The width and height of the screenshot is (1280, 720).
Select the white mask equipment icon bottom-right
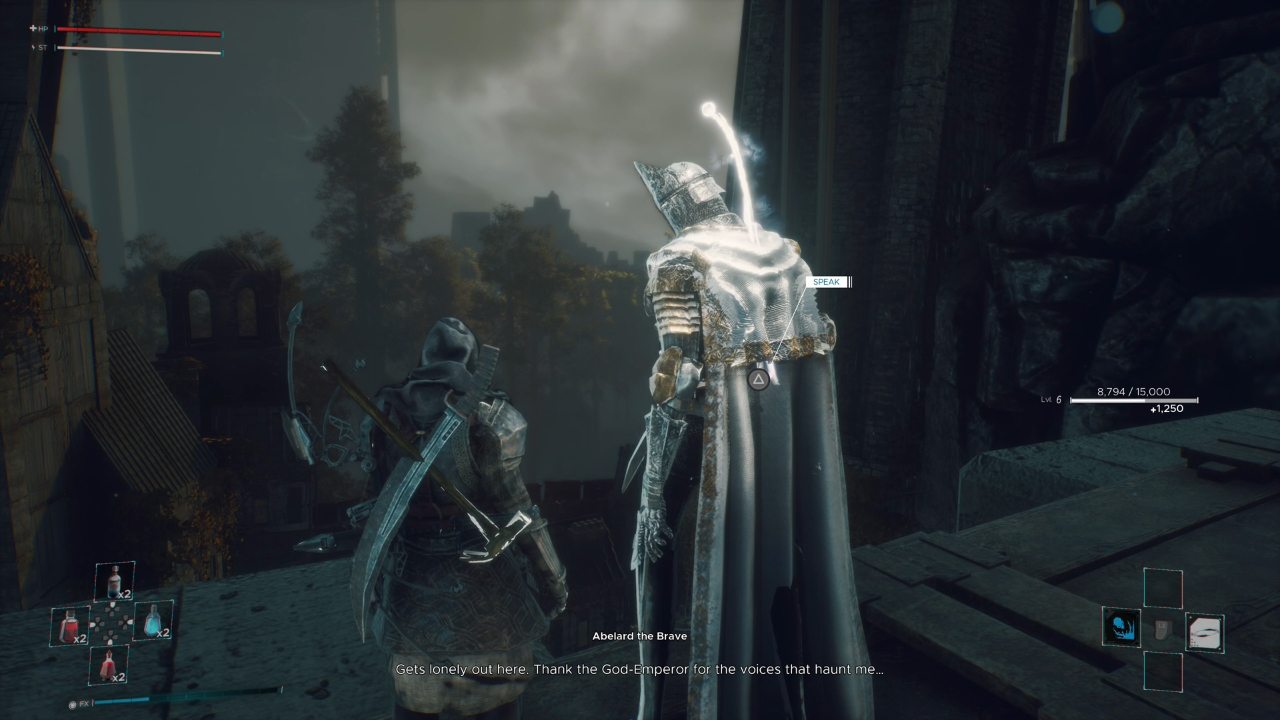click(1204, 631)
